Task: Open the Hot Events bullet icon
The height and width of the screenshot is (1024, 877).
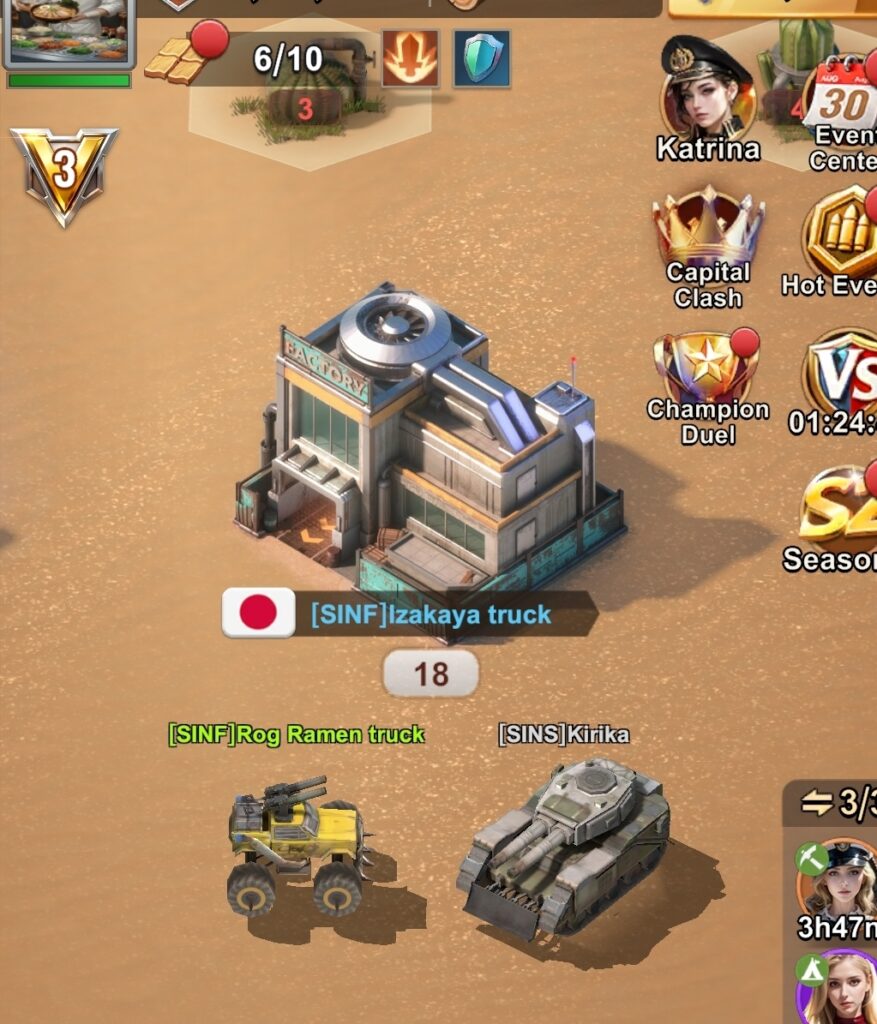Action: pos(842,235)
